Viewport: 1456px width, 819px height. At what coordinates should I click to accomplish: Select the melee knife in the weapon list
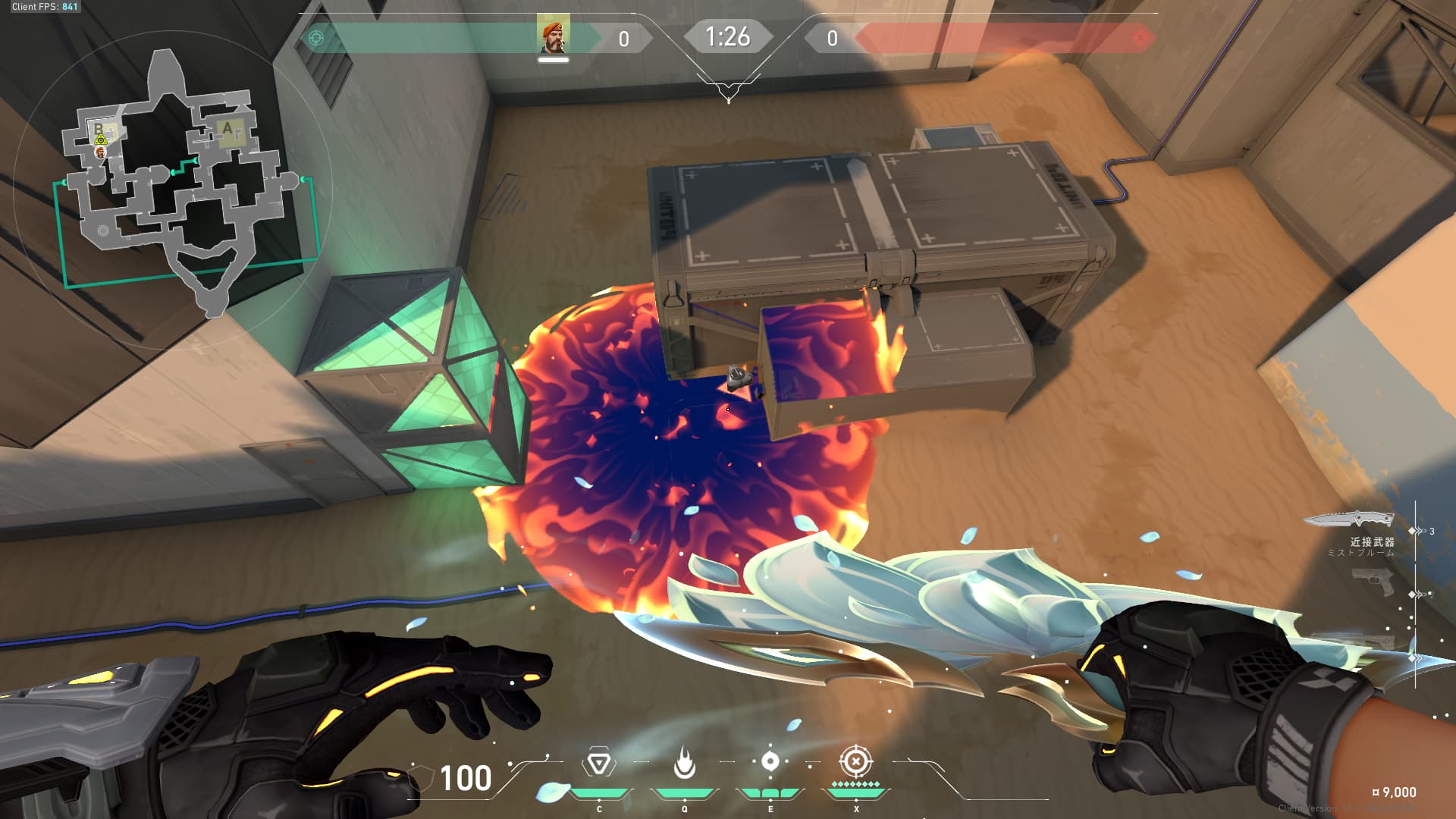[x=1348, y=519]
